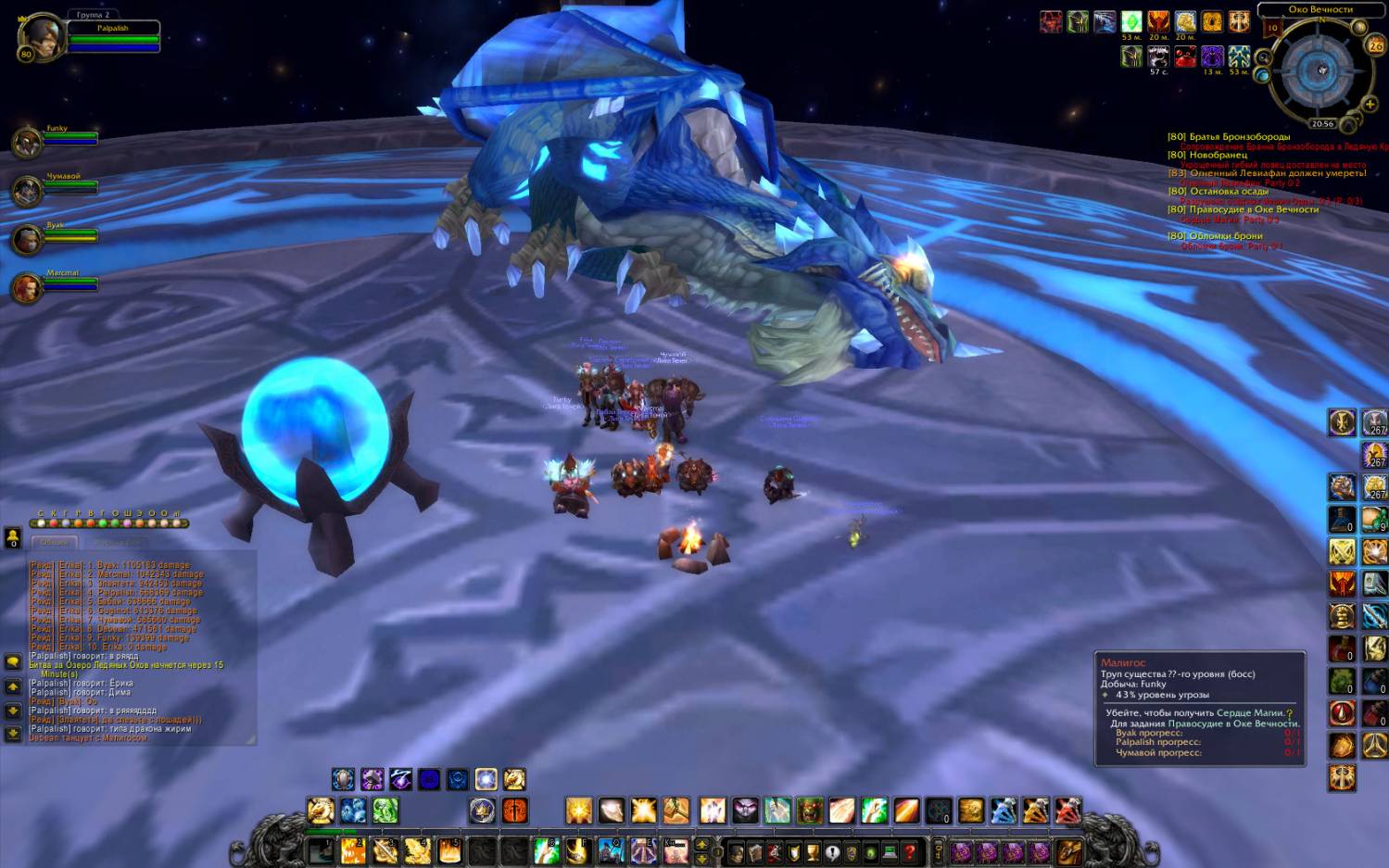This screenshot has height=868, width=1389.
Task: Open the social friends button showing 0
Action: click(13, 537)
